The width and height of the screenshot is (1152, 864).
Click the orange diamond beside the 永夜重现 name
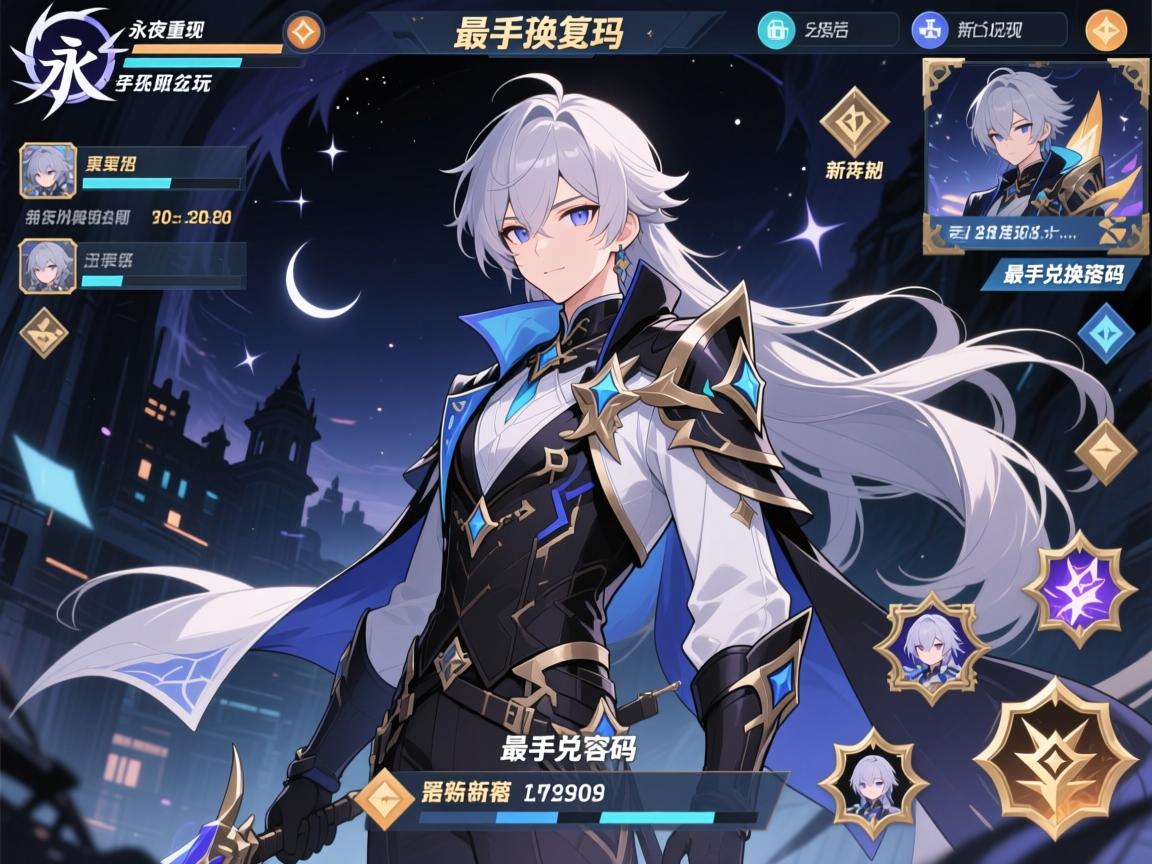tap(303, 31)
